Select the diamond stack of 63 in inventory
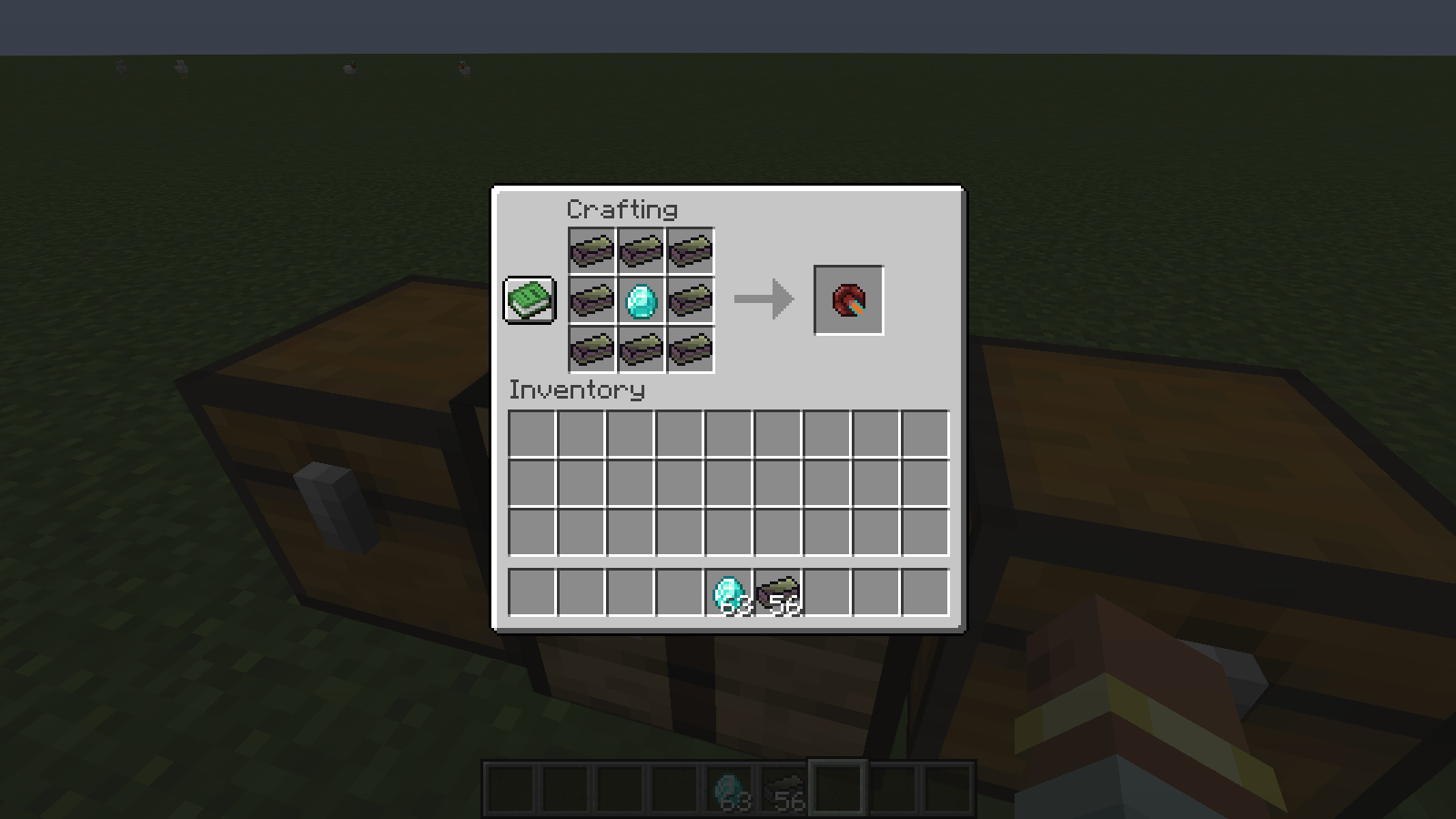 pyautogui.click(x=728, y=591)
